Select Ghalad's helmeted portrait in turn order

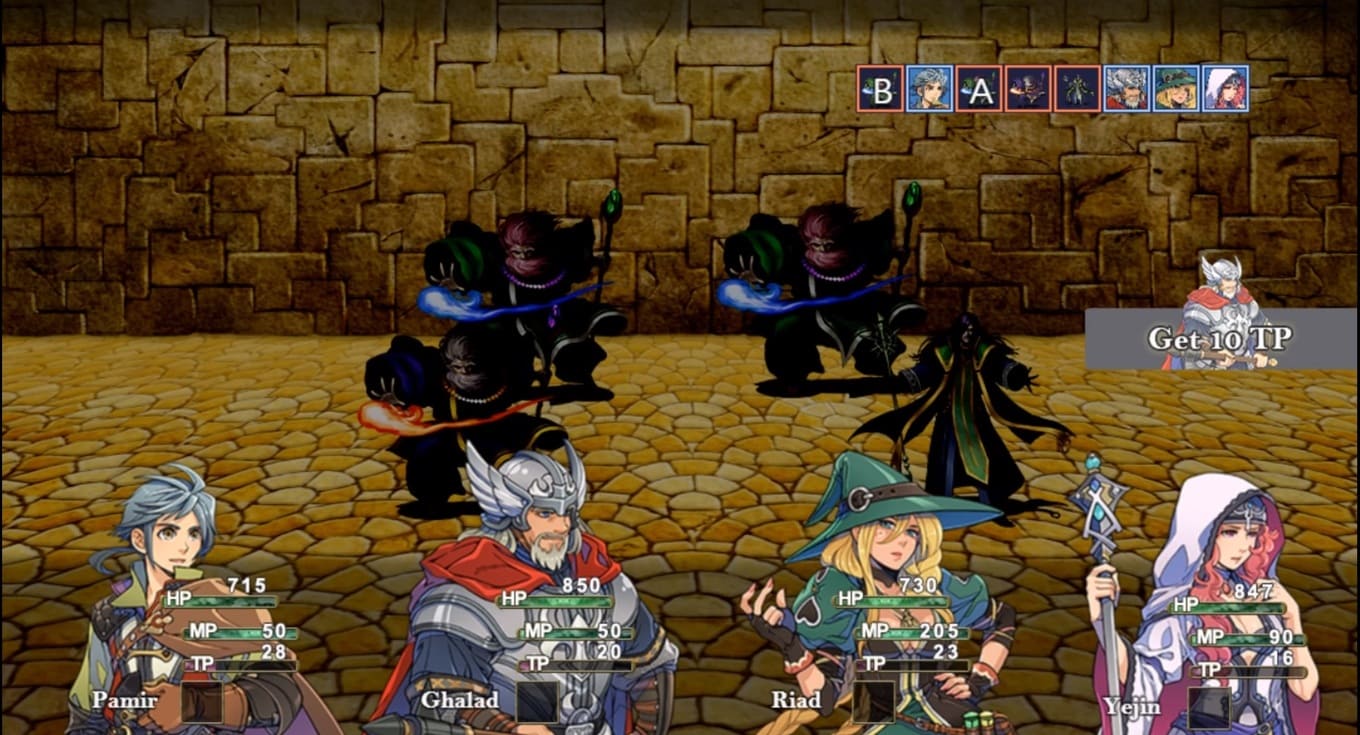pos(1126,89)
